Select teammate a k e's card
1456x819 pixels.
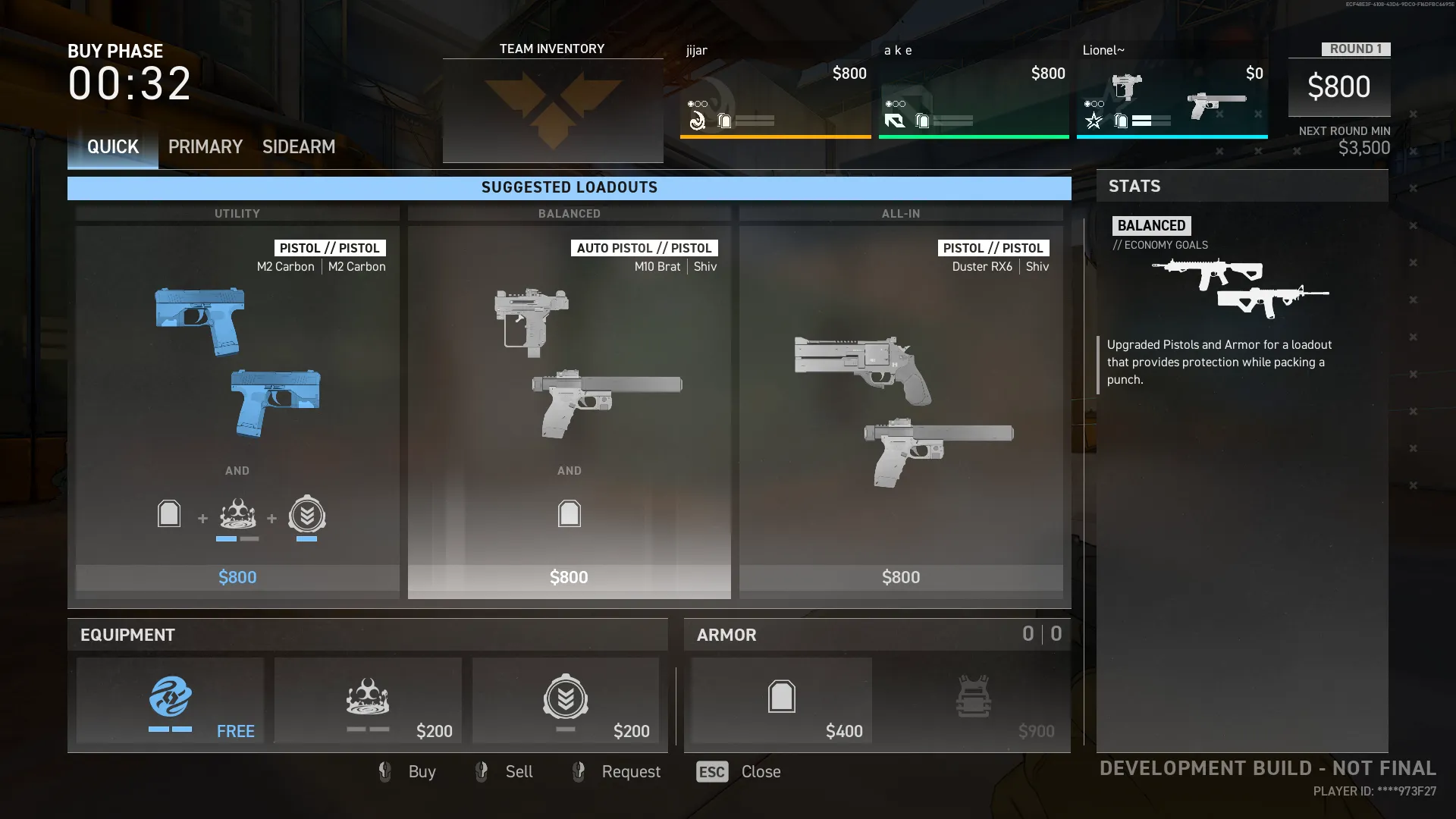(x=974, y=91)
